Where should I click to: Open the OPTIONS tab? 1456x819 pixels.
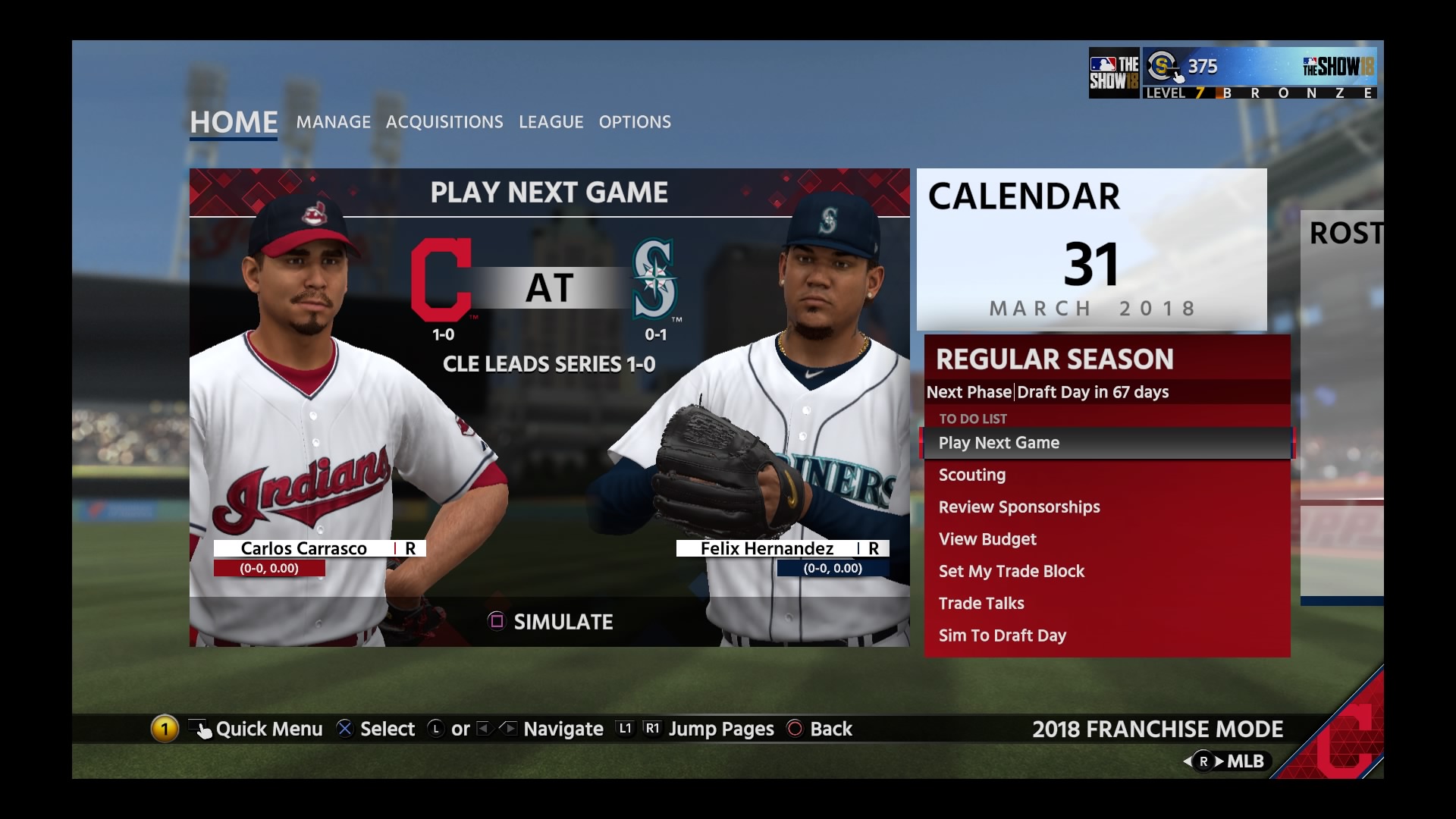(x=635, y=122)
